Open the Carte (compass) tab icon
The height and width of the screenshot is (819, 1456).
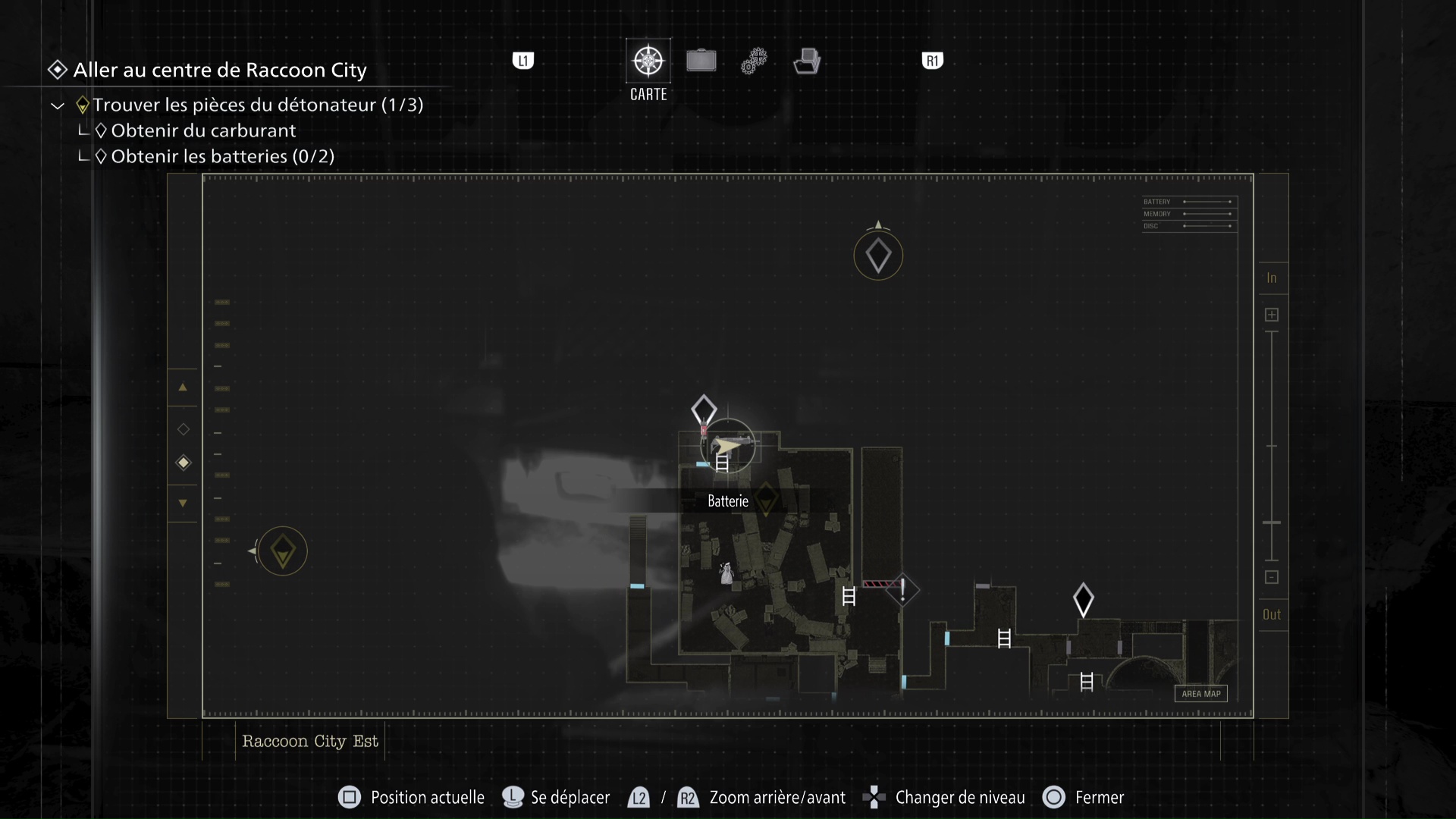pos(648,61)
